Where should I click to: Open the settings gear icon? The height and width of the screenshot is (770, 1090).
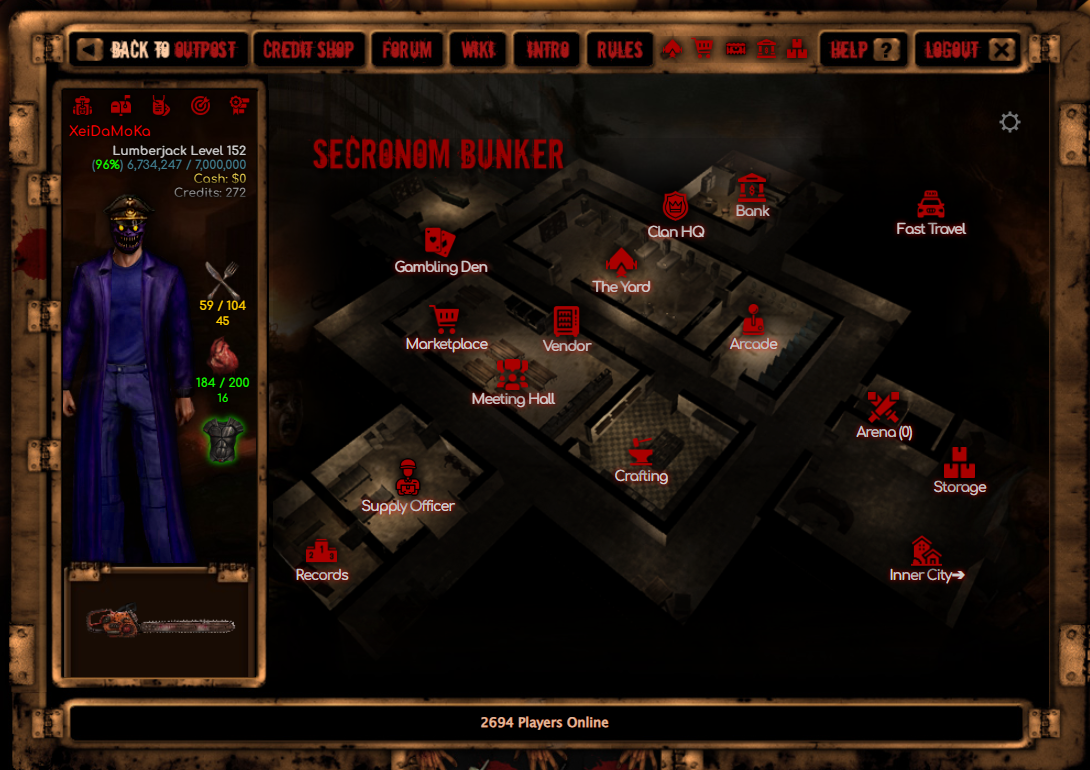(x=1010, y=122)
